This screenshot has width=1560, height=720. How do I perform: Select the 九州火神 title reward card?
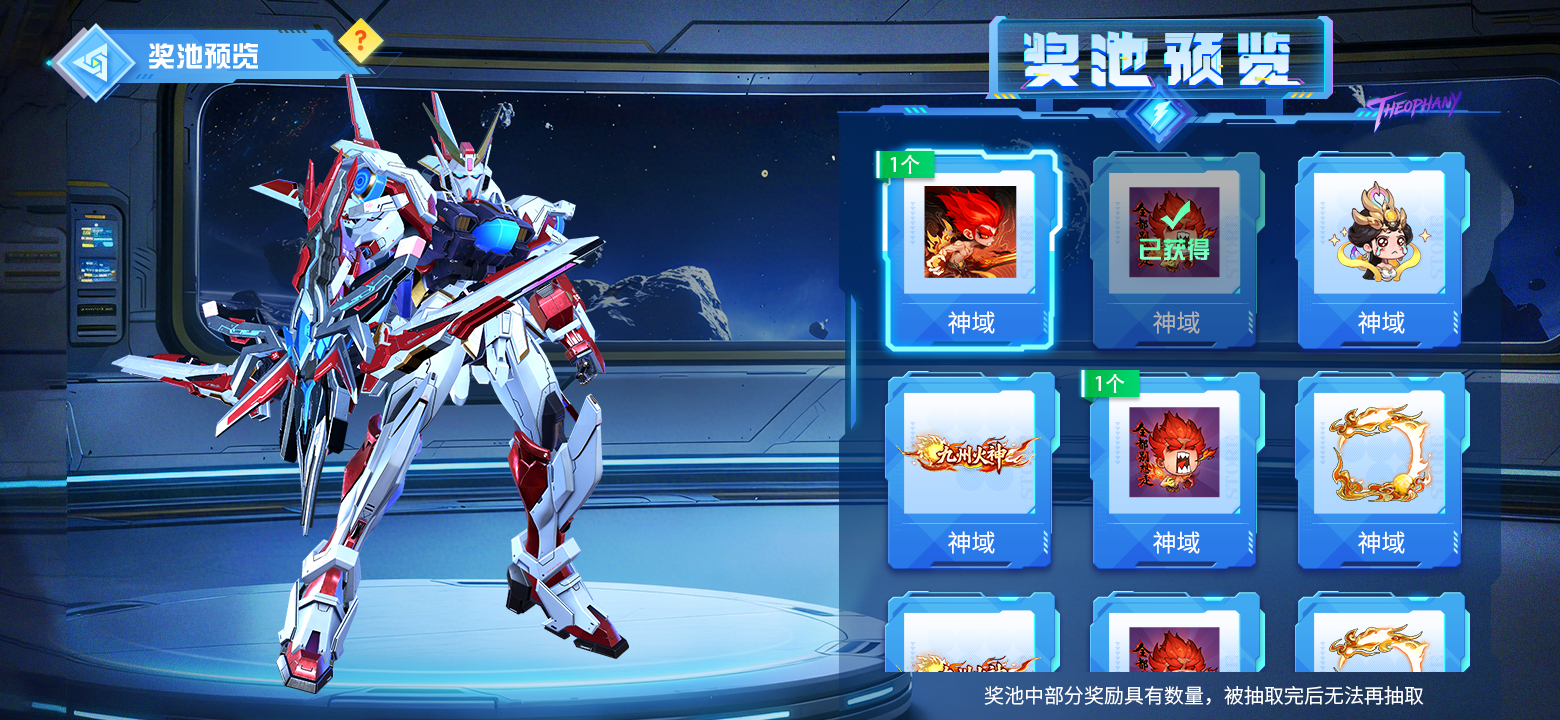tap(970, 468)
